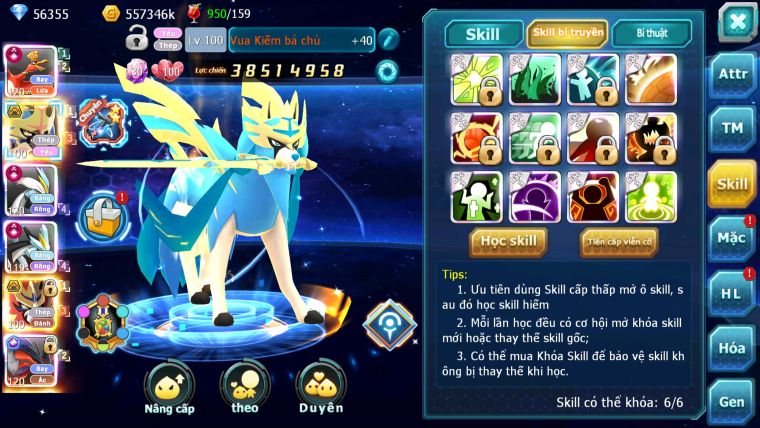Click the refresh arrows beside combat power
The height and width of the screenshot is (428, 760).
coord(386,71)
